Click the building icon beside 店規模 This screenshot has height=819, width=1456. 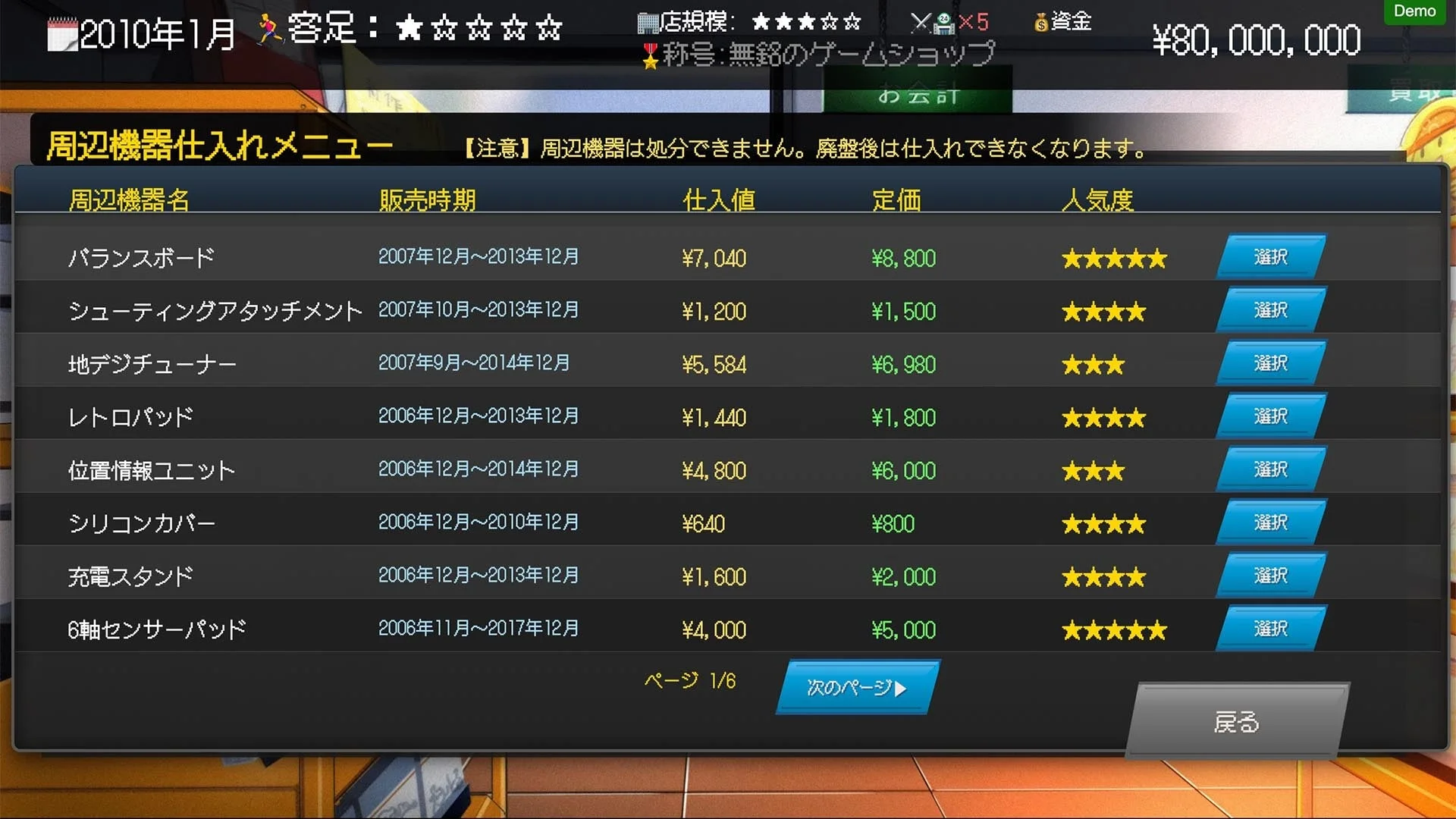point(650,23)
